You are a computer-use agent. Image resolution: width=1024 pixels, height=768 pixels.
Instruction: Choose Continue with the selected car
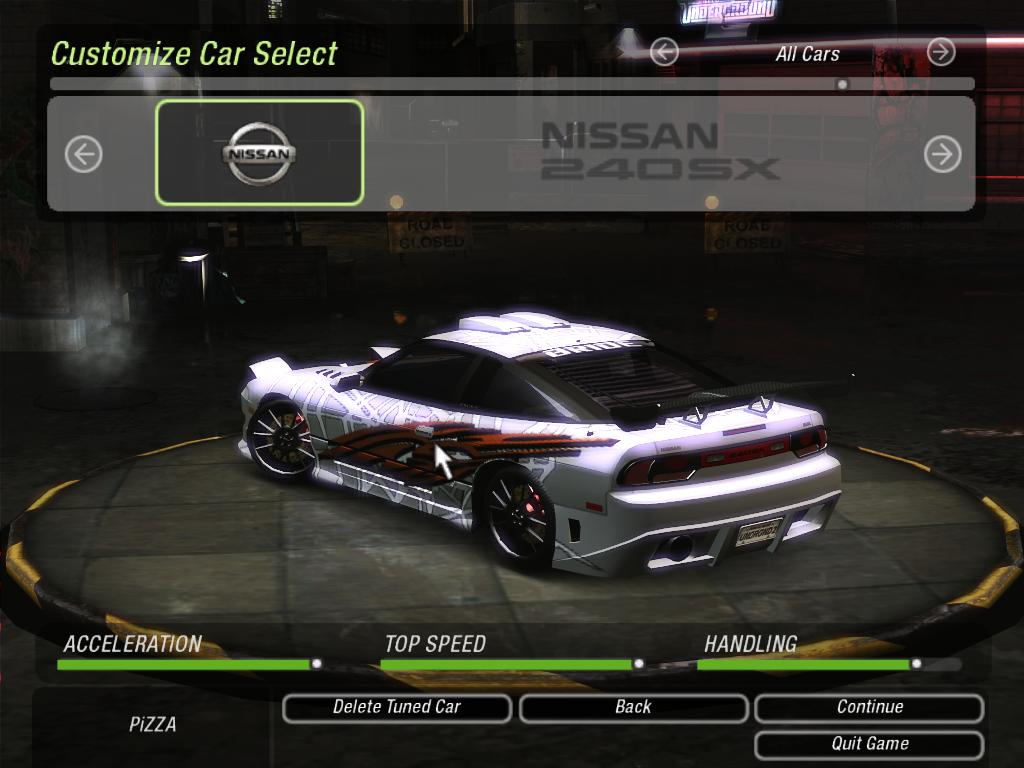pos(869,708)
